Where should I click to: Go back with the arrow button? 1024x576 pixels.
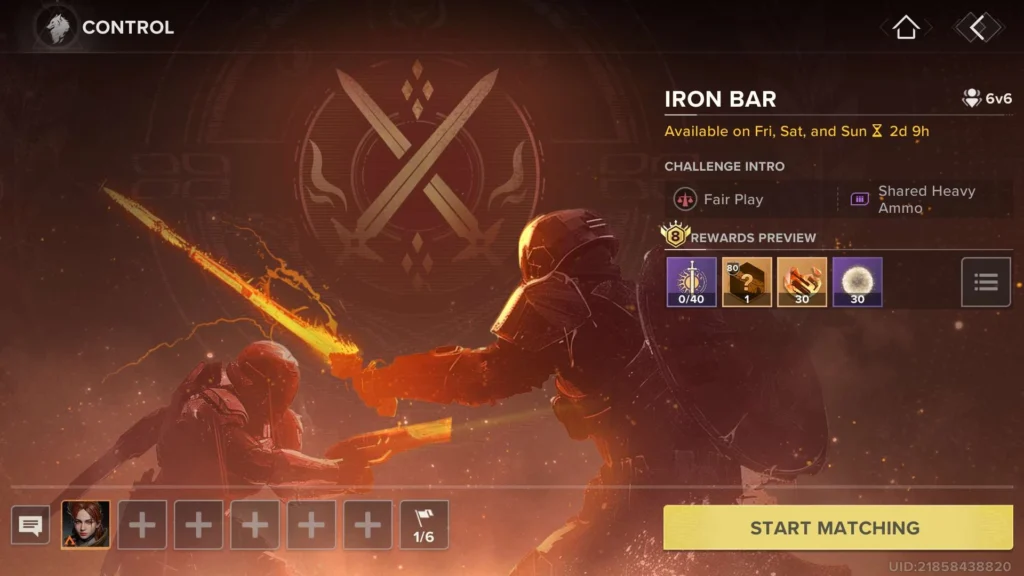[x=977, y=28]
